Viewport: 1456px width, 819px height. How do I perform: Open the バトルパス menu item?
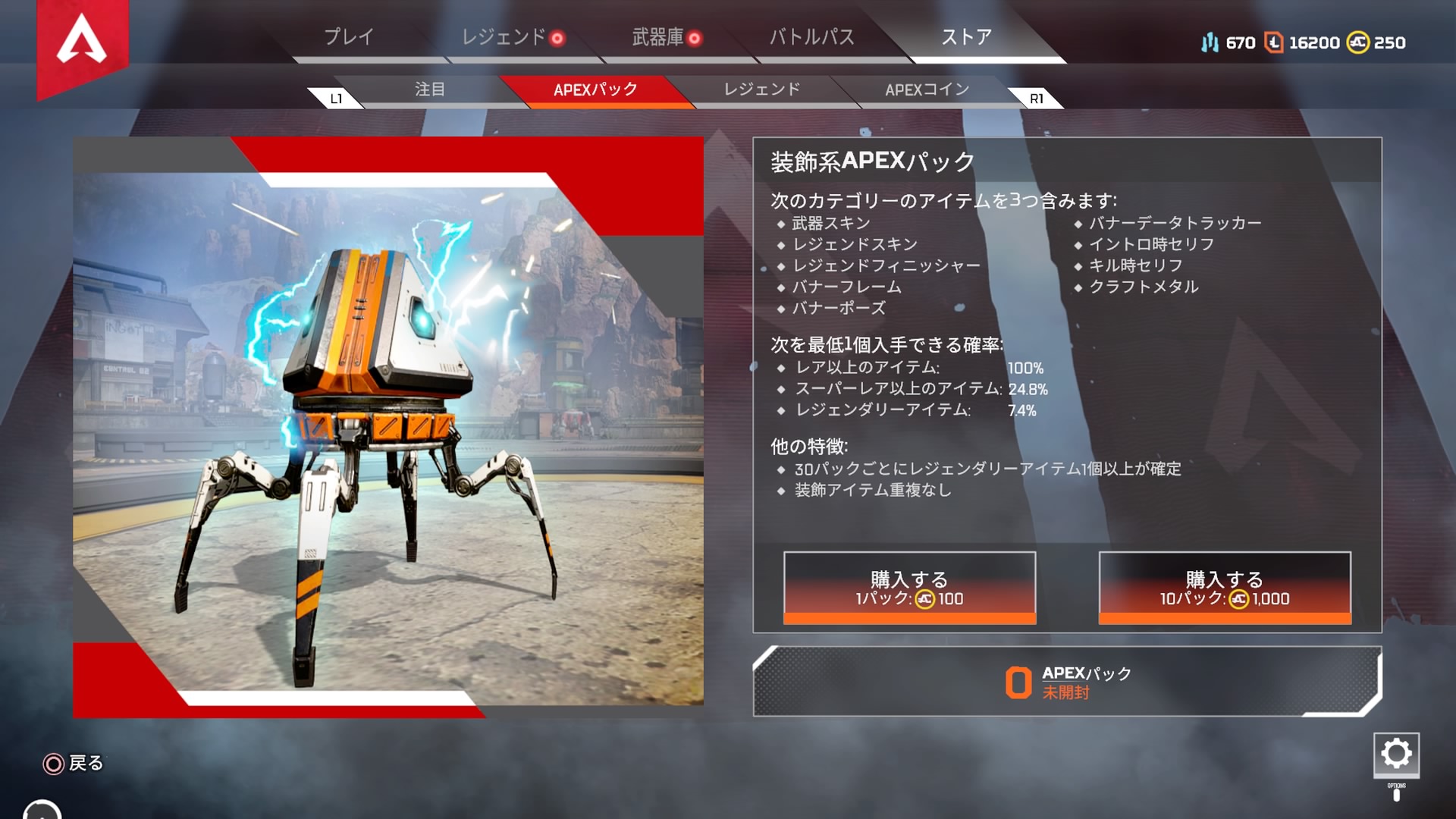pyautogui.click(x=810, y=36)
